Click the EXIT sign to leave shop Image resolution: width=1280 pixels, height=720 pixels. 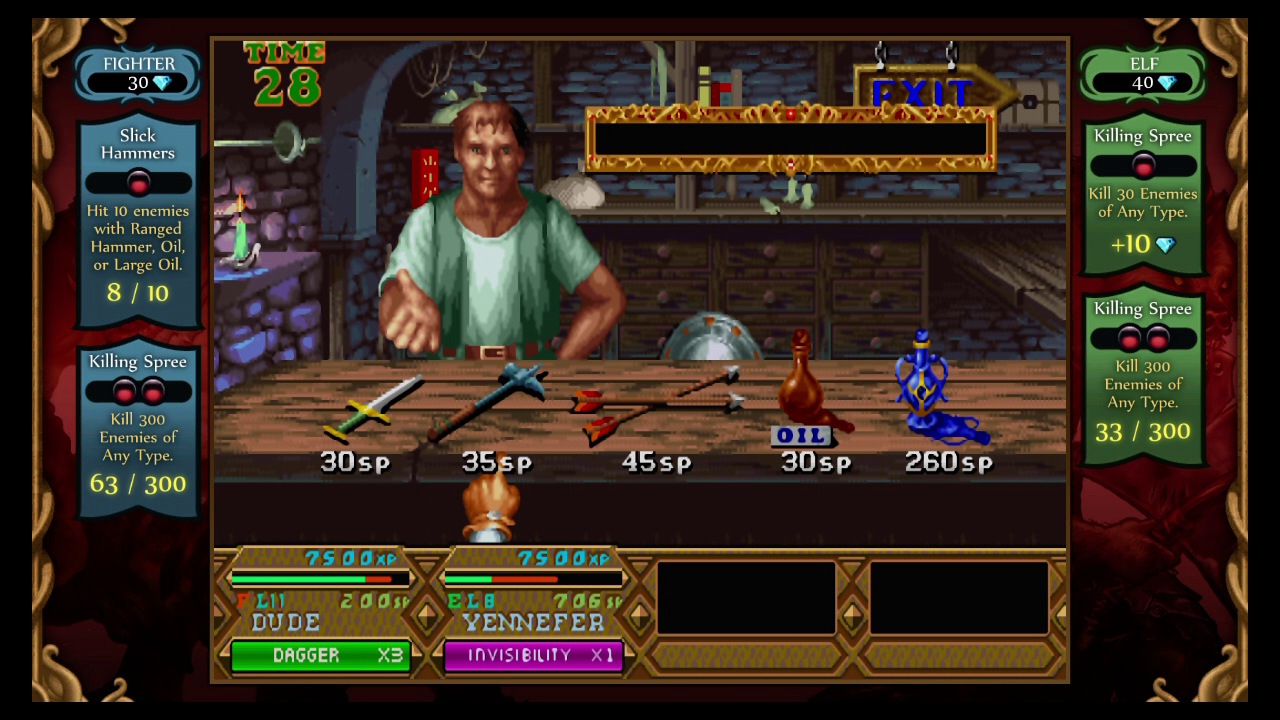point(918,93)
